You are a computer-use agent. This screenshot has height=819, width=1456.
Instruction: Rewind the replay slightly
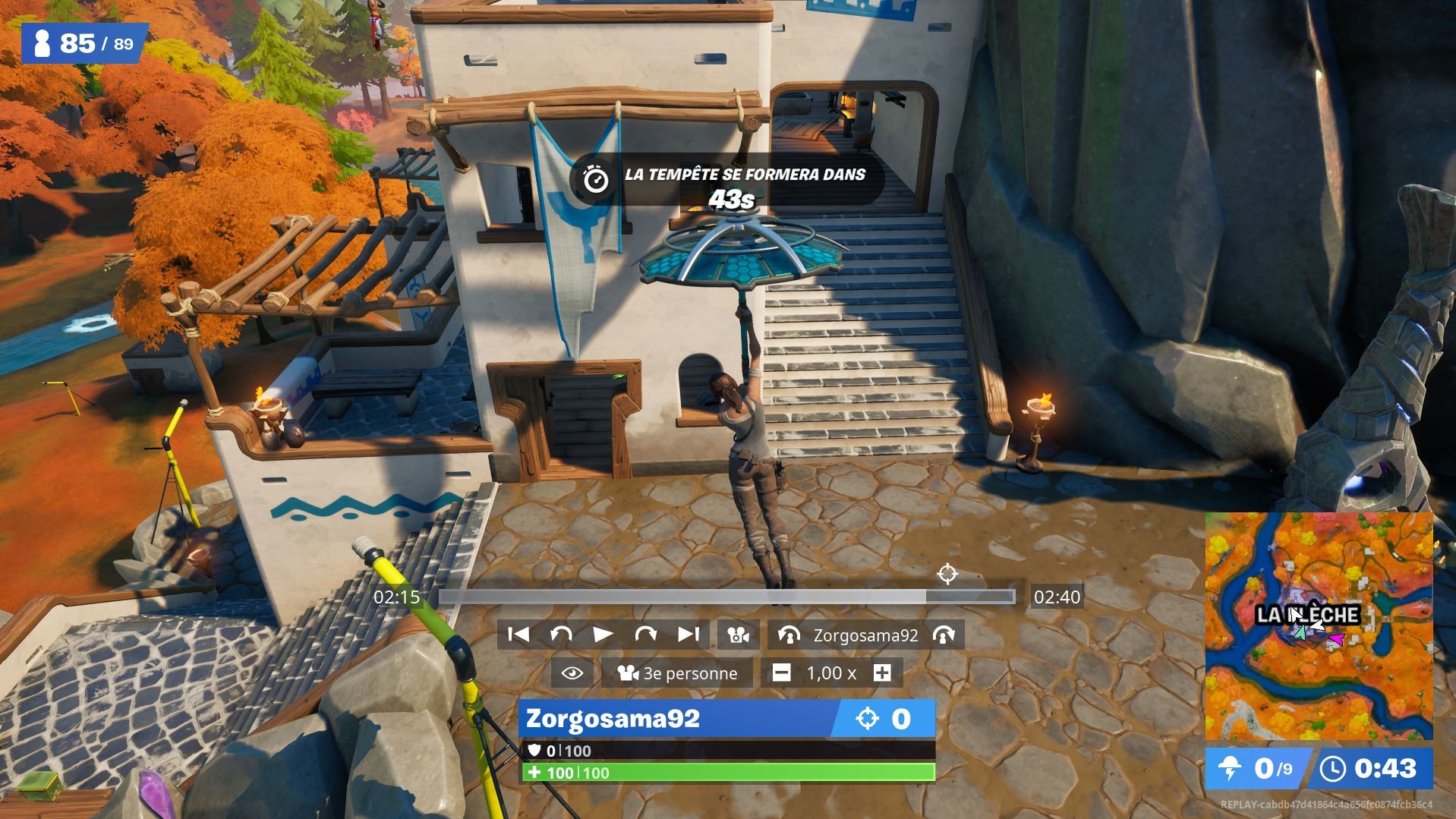click(x=561, y=635)
